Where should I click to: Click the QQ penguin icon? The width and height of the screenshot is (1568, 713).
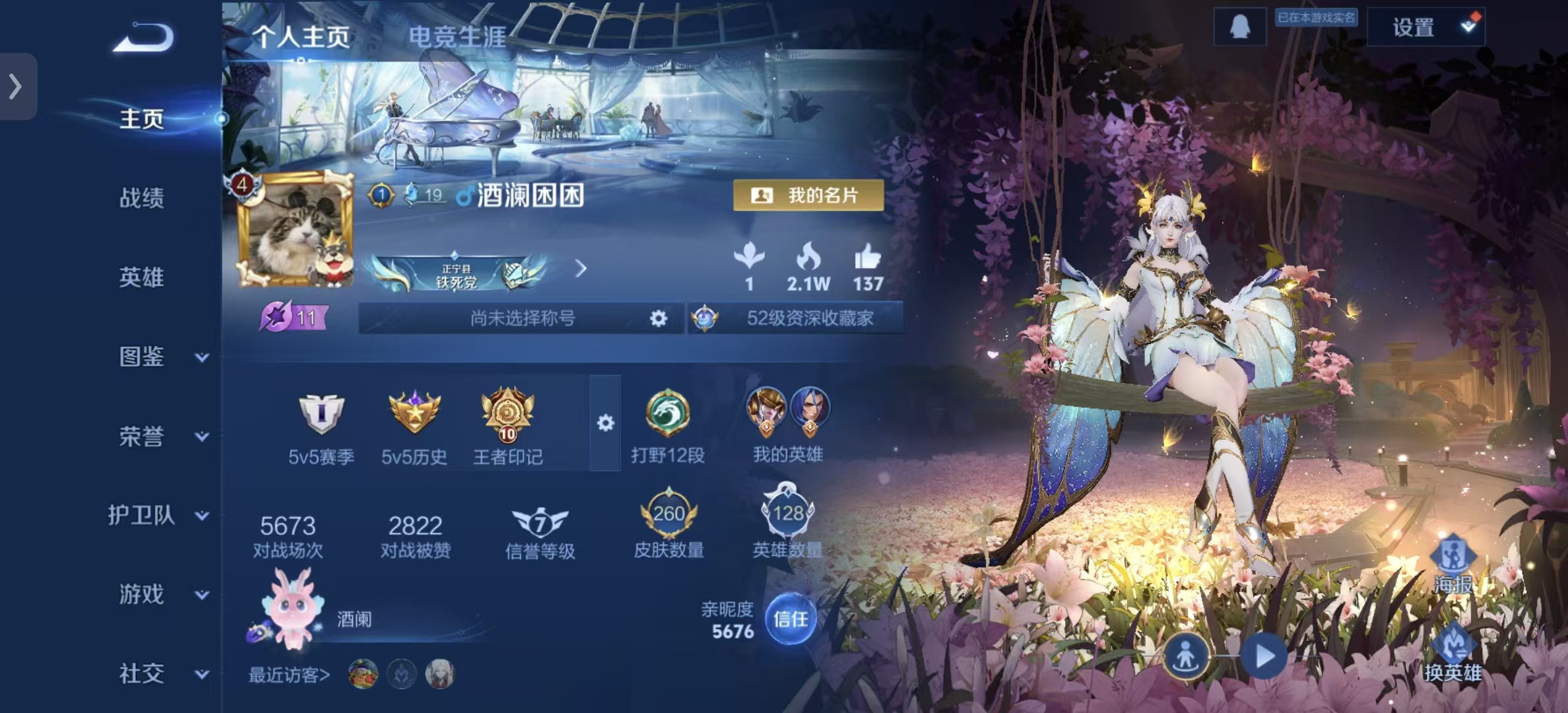tap(1239, 27)
